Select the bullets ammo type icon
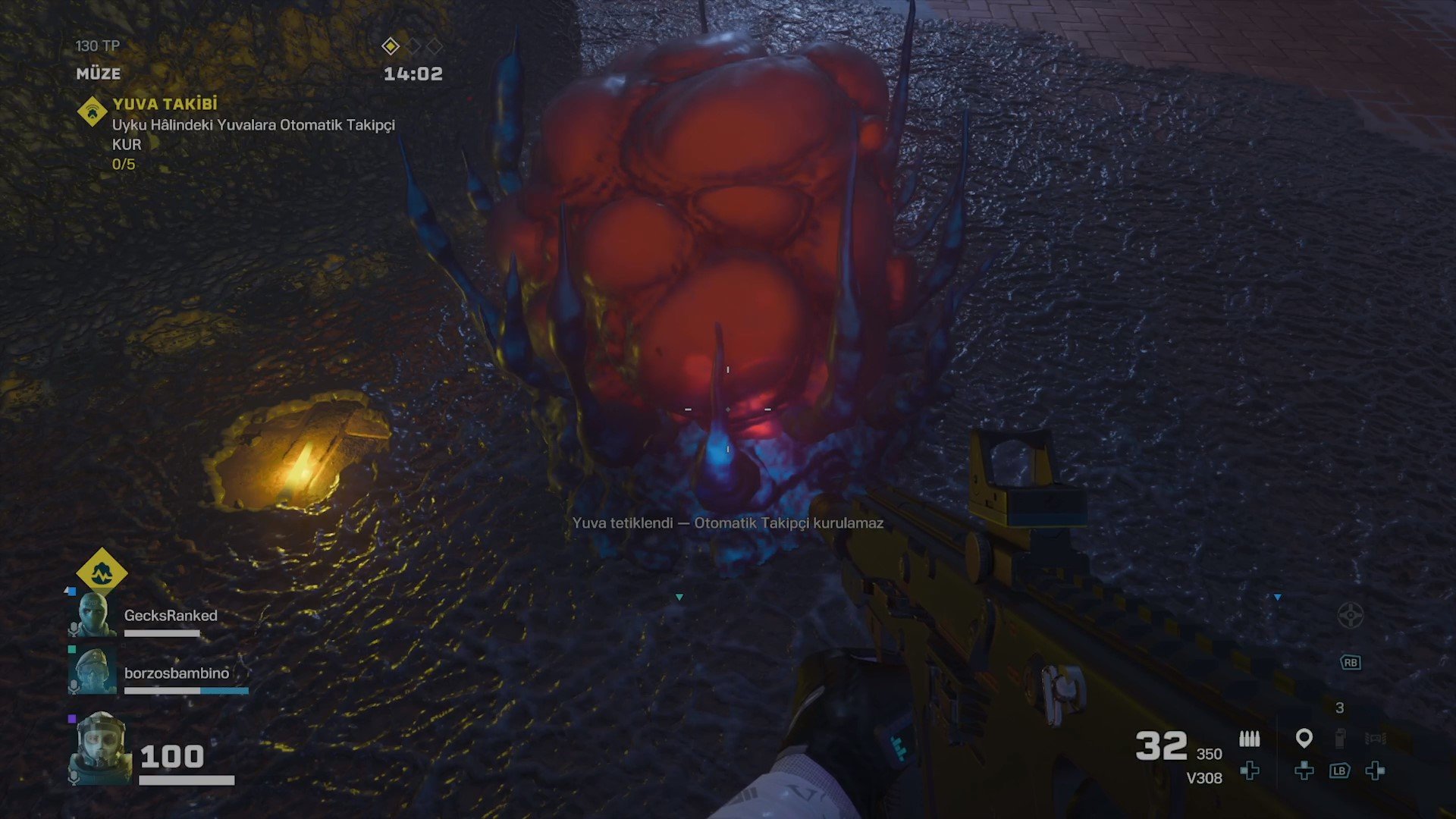The height and width of the screenshot is (819, 1456). pyautogui.click(x=1249, y=738)
